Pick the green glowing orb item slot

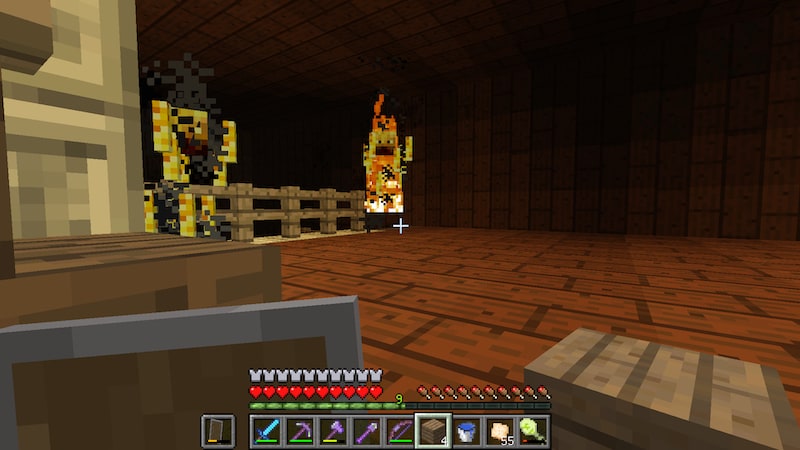click(x=533, y=431)
